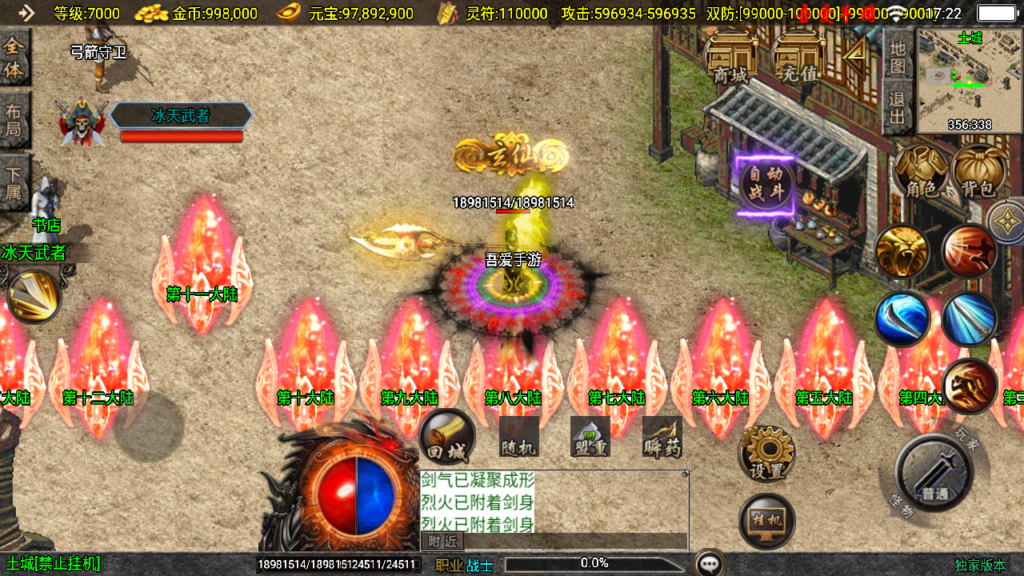Select the 全体 tab on the left
Viewport: 1024px width, 576px height.
(15, 58)
